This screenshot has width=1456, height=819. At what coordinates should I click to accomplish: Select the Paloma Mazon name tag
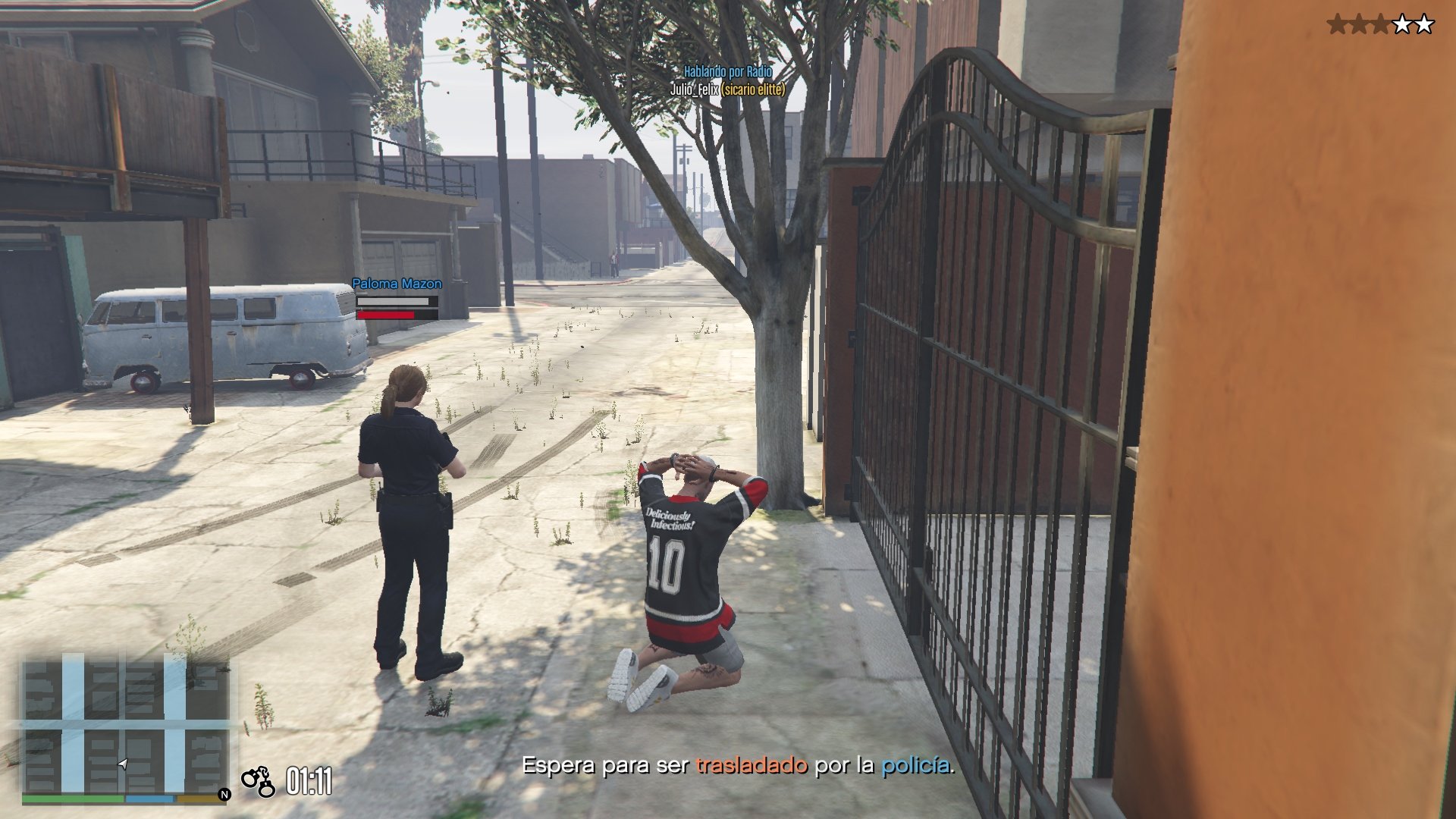(x=397, y=284)
